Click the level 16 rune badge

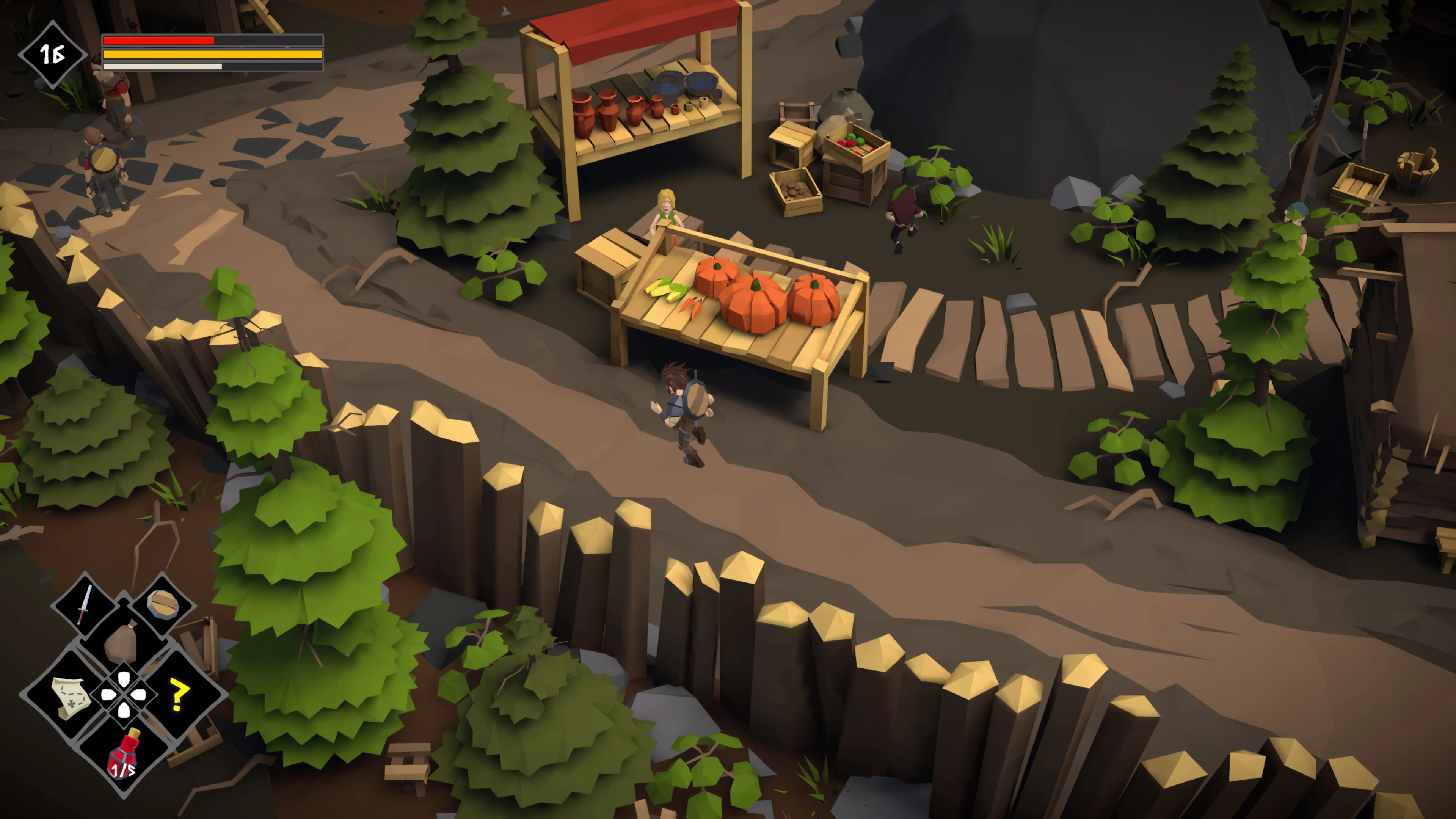[54, 55]
